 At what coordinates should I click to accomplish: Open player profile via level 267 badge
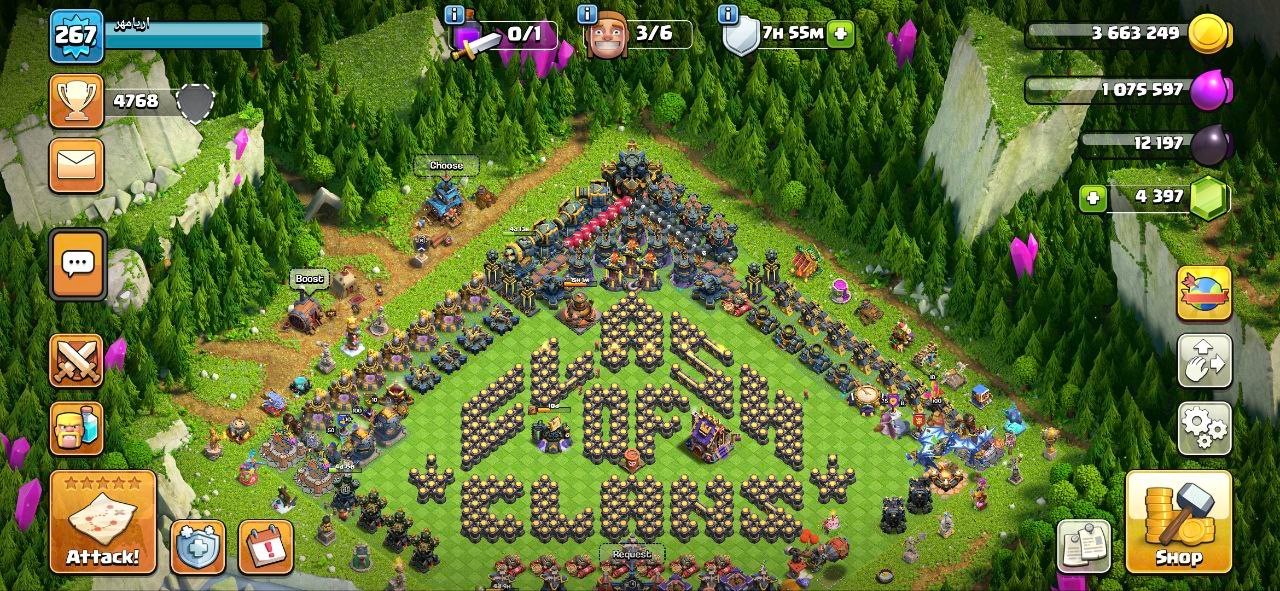click(76, 36)
